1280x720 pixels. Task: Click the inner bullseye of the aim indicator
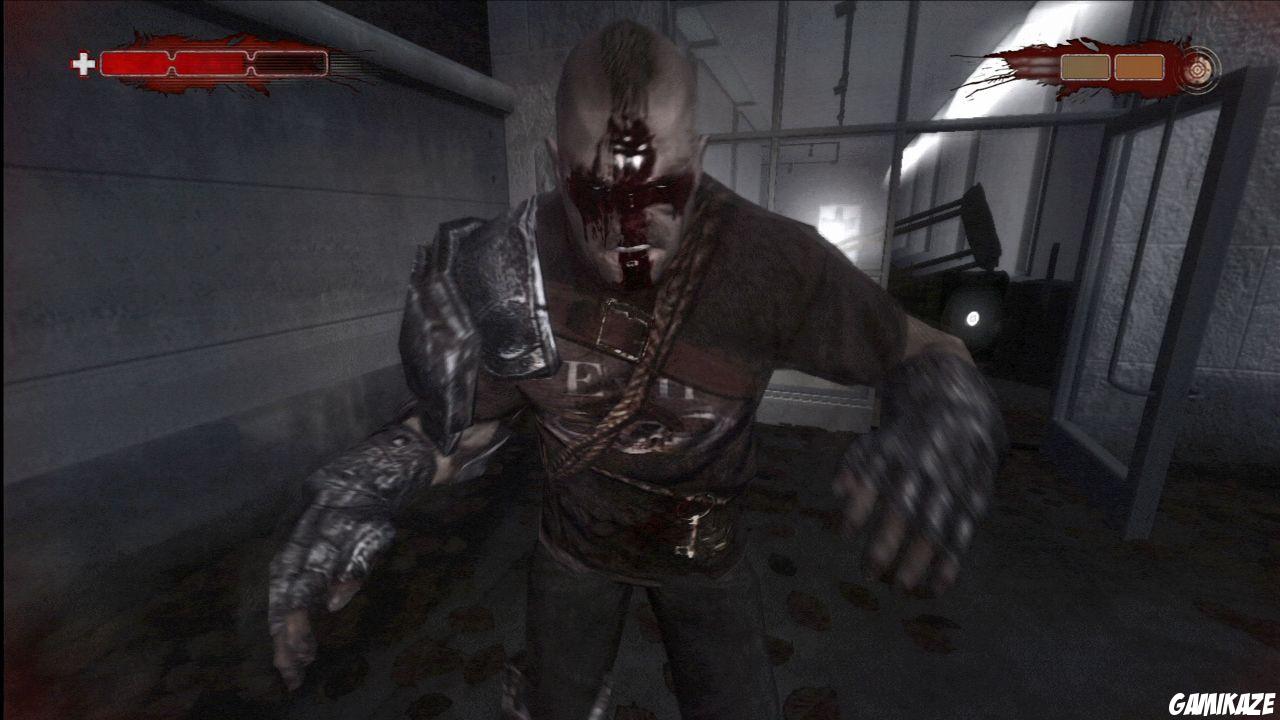[x=1197, y=71]
